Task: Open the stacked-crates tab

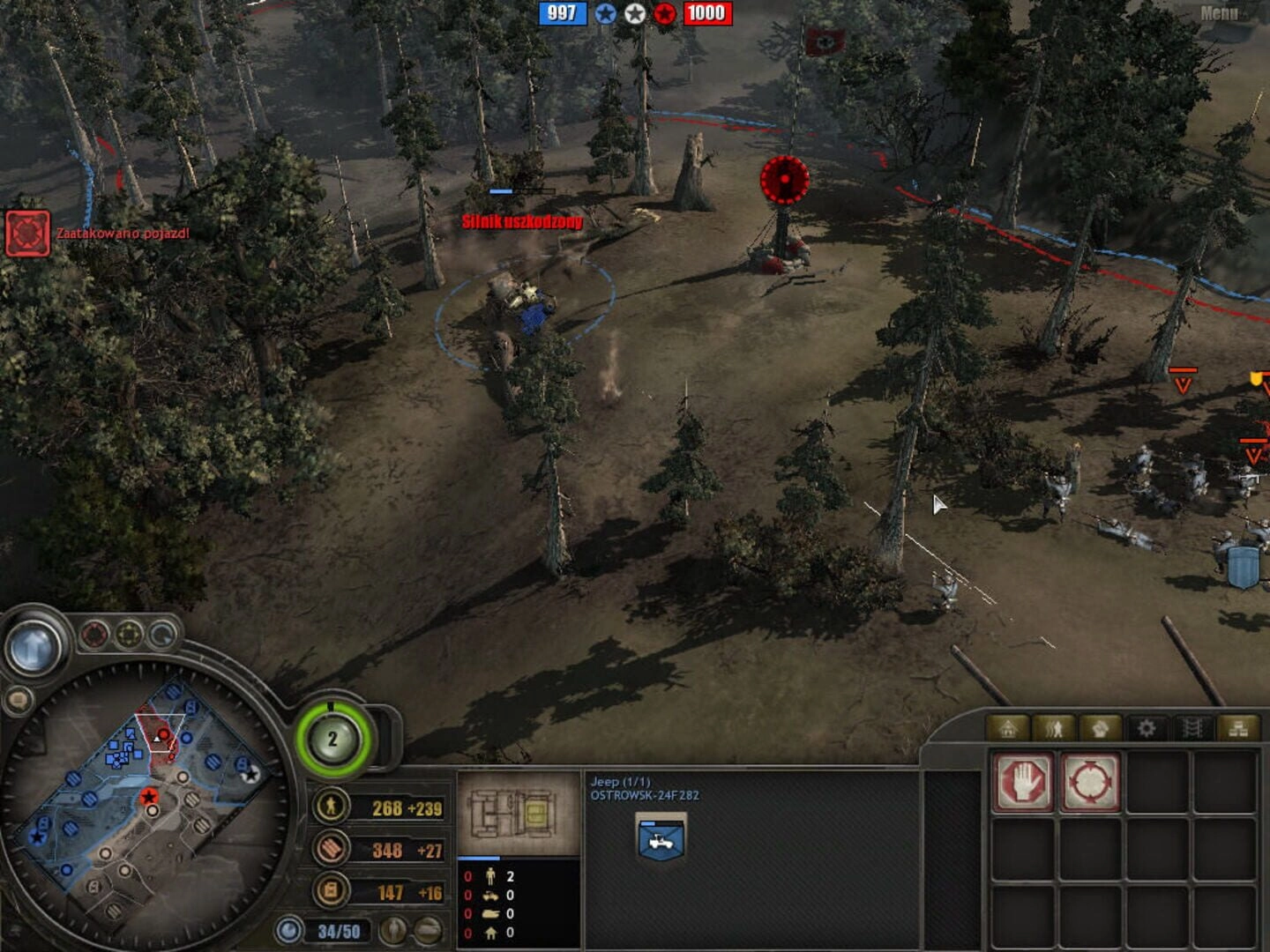Action: point(1237,728)
